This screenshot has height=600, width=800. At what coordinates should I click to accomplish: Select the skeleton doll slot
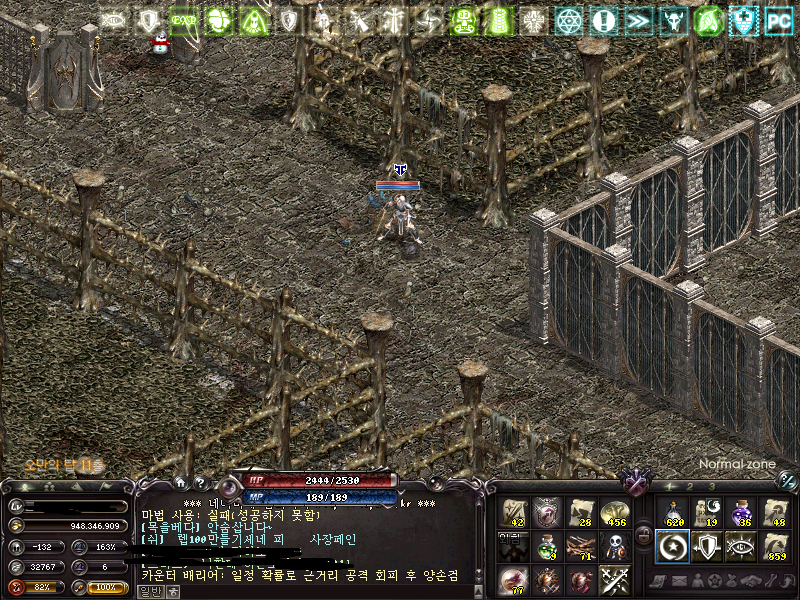click(x=614, y=547)
